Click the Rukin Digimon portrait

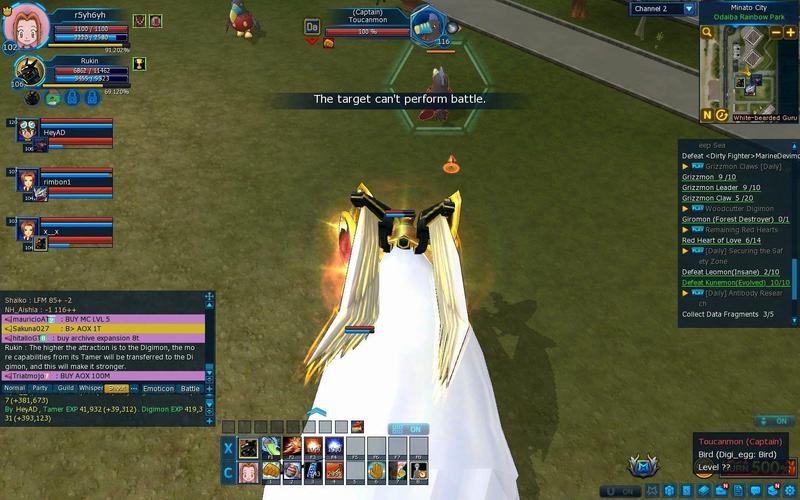pyautogui.click(x=26, y=69)
